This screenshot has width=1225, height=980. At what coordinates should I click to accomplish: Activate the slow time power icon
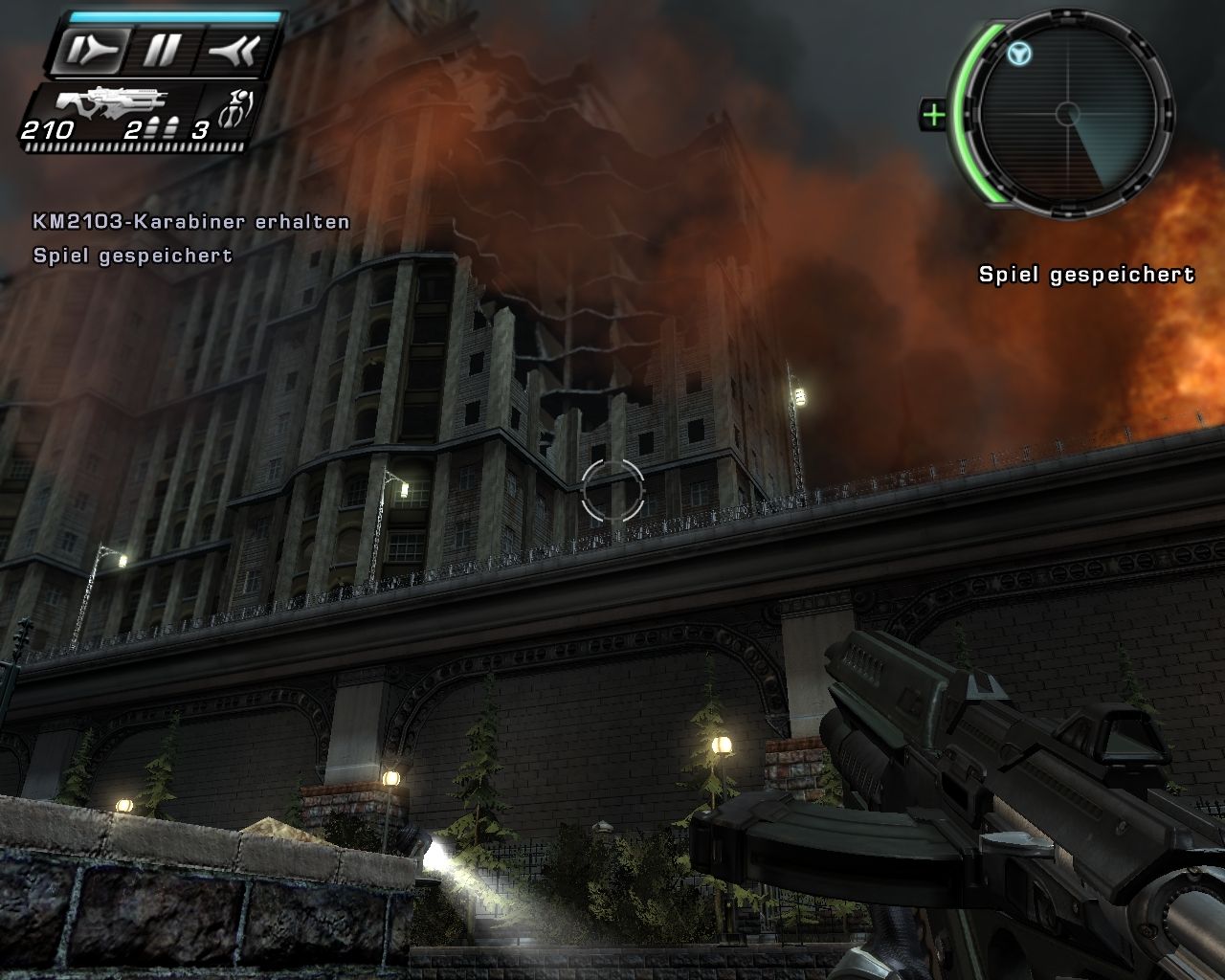pos(86,50)
